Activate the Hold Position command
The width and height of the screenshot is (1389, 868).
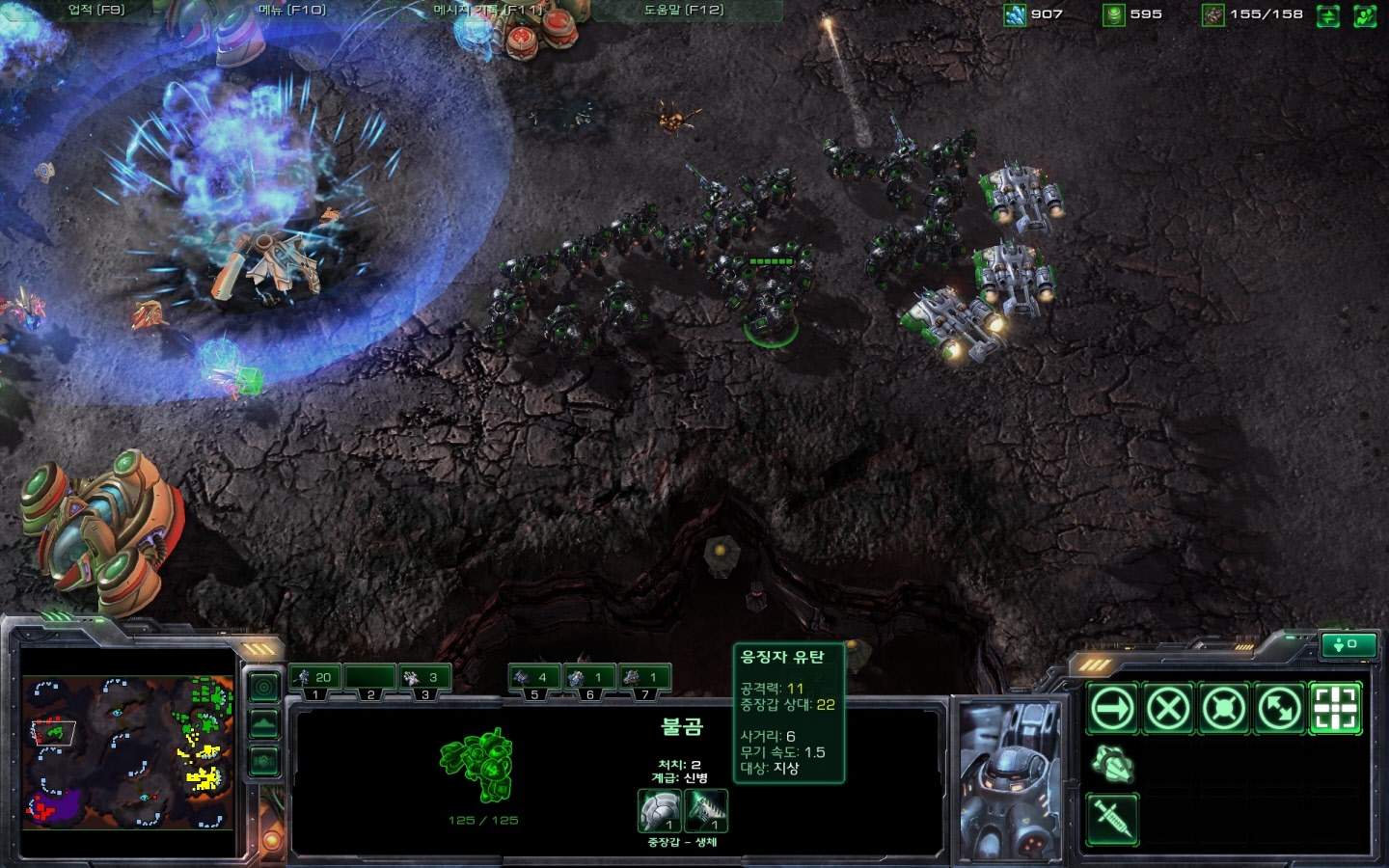(1224, 710)
